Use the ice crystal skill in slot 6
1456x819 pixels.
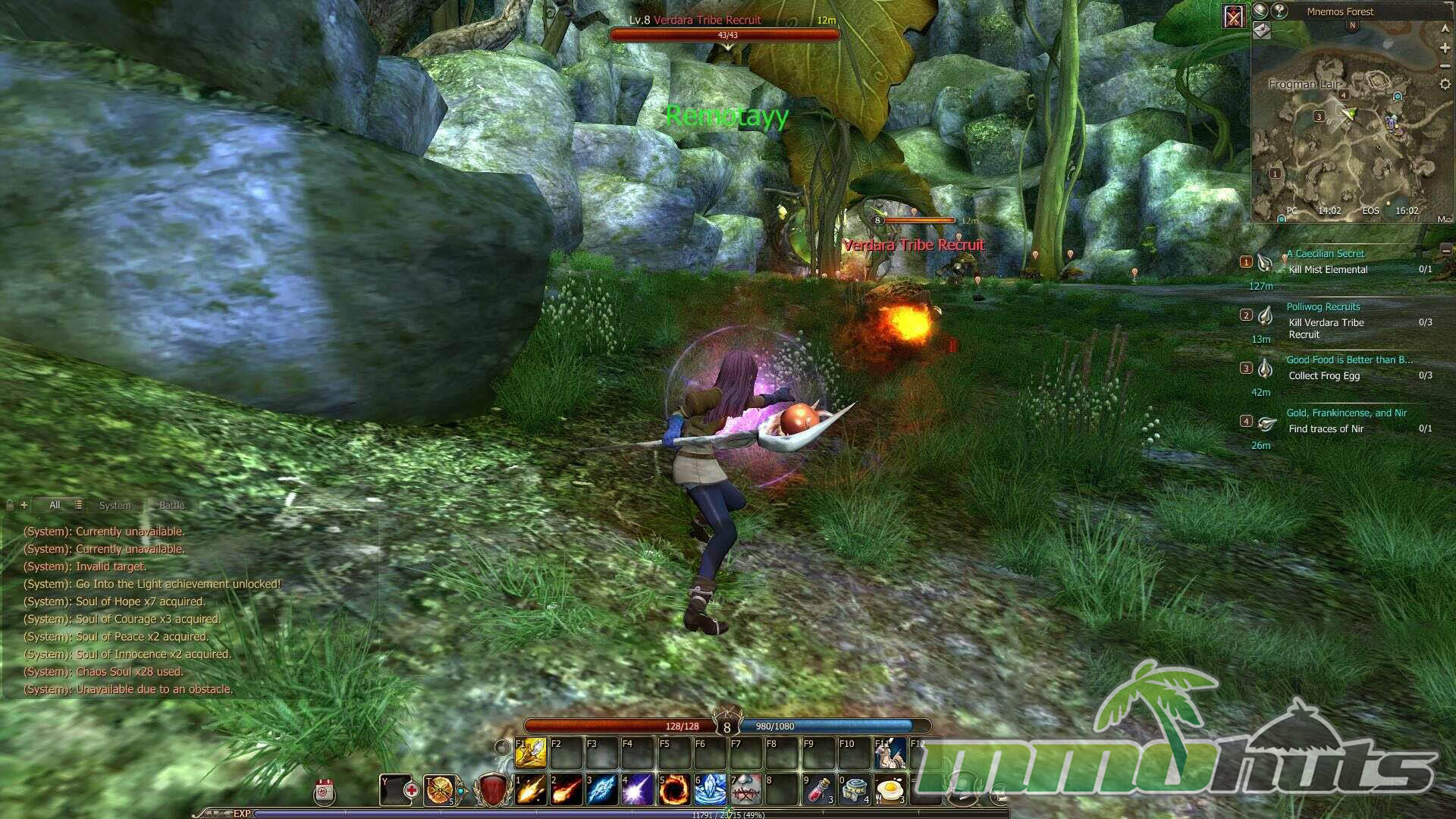(710, 790)
